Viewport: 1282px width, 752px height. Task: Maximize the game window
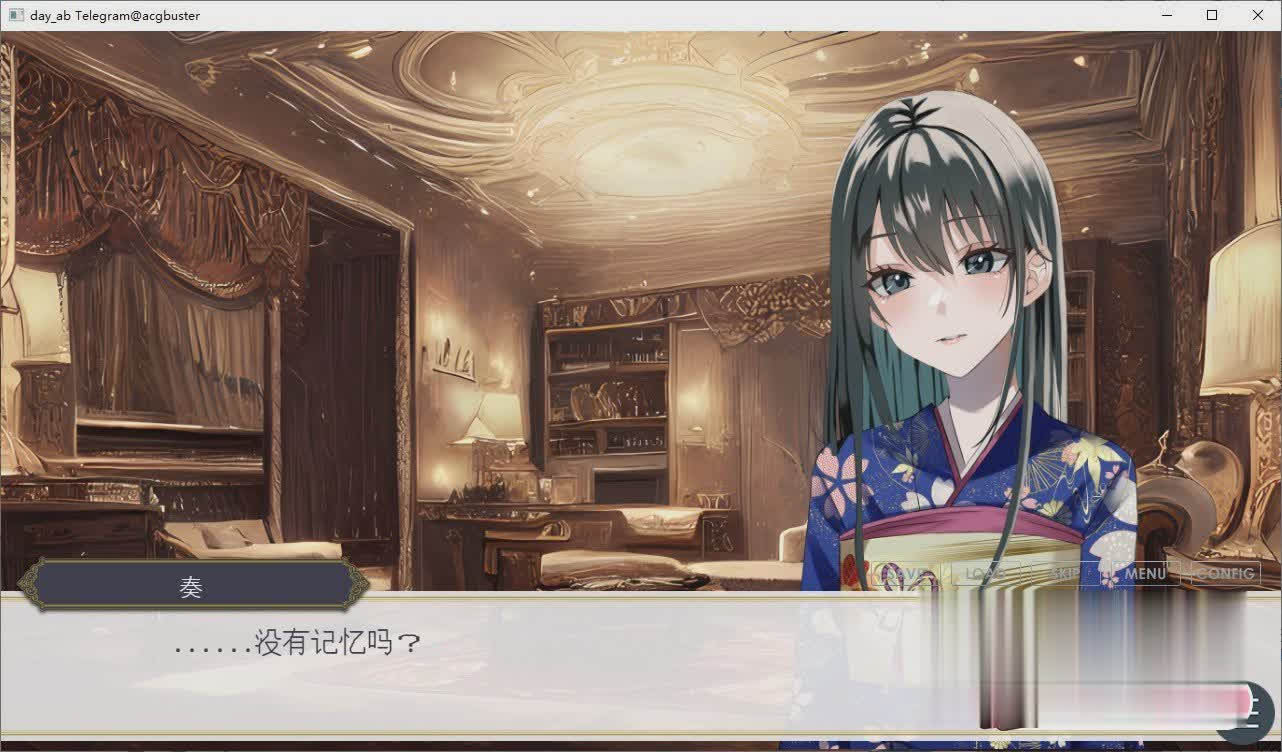coord(1212,15)
